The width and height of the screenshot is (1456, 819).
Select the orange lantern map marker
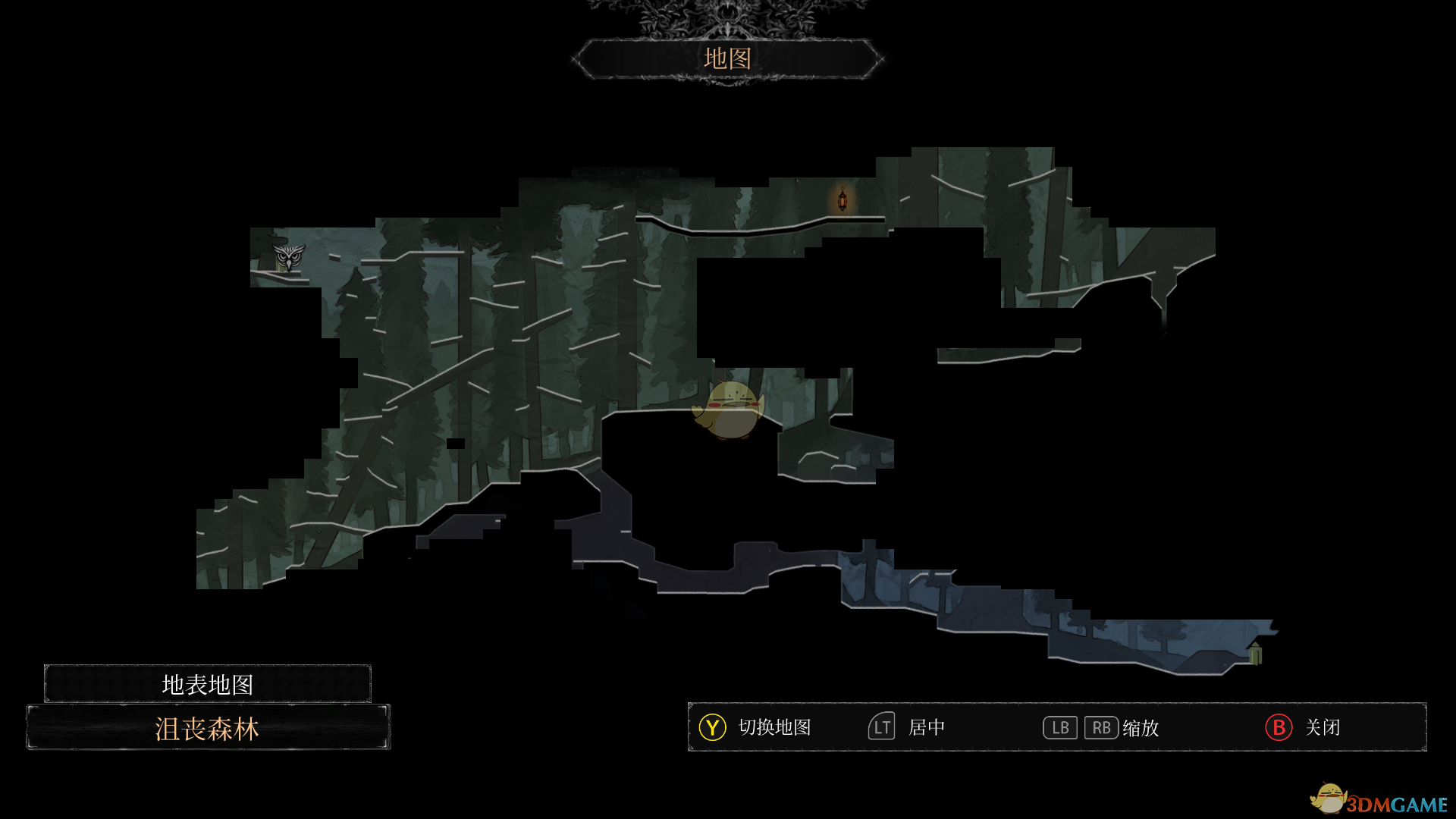842,199
